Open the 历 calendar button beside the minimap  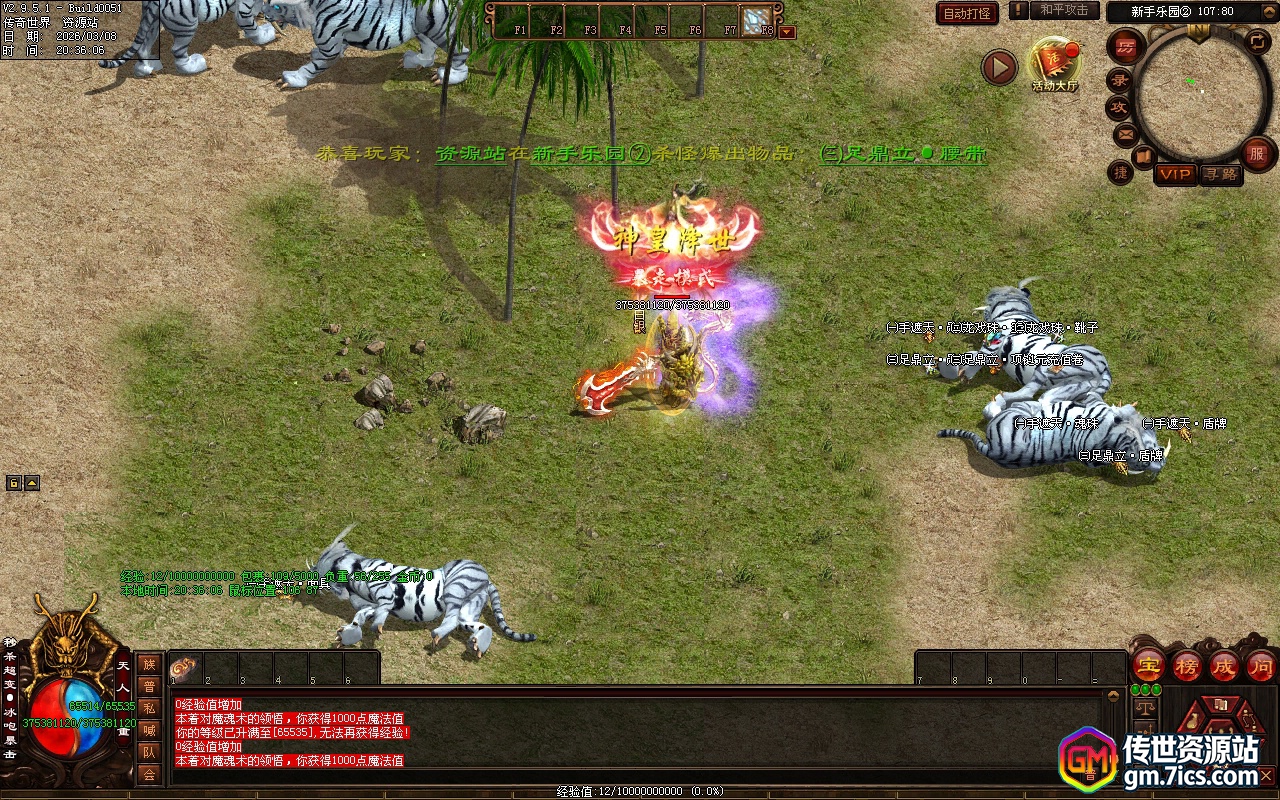pos(1126,47)
